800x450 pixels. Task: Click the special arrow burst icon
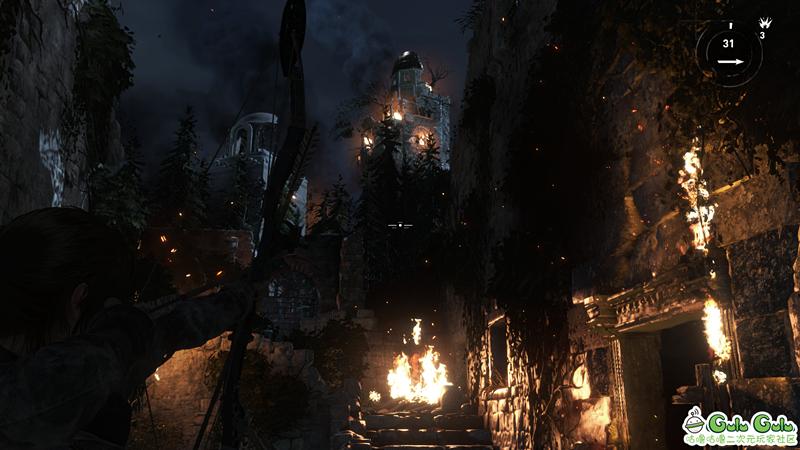point(763,22)
